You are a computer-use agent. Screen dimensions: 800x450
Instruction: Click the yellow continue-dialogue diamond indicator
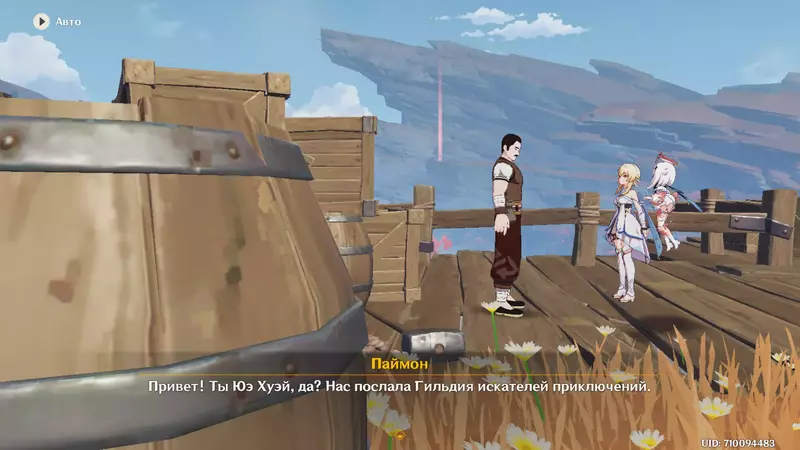(x=399, y=435)
